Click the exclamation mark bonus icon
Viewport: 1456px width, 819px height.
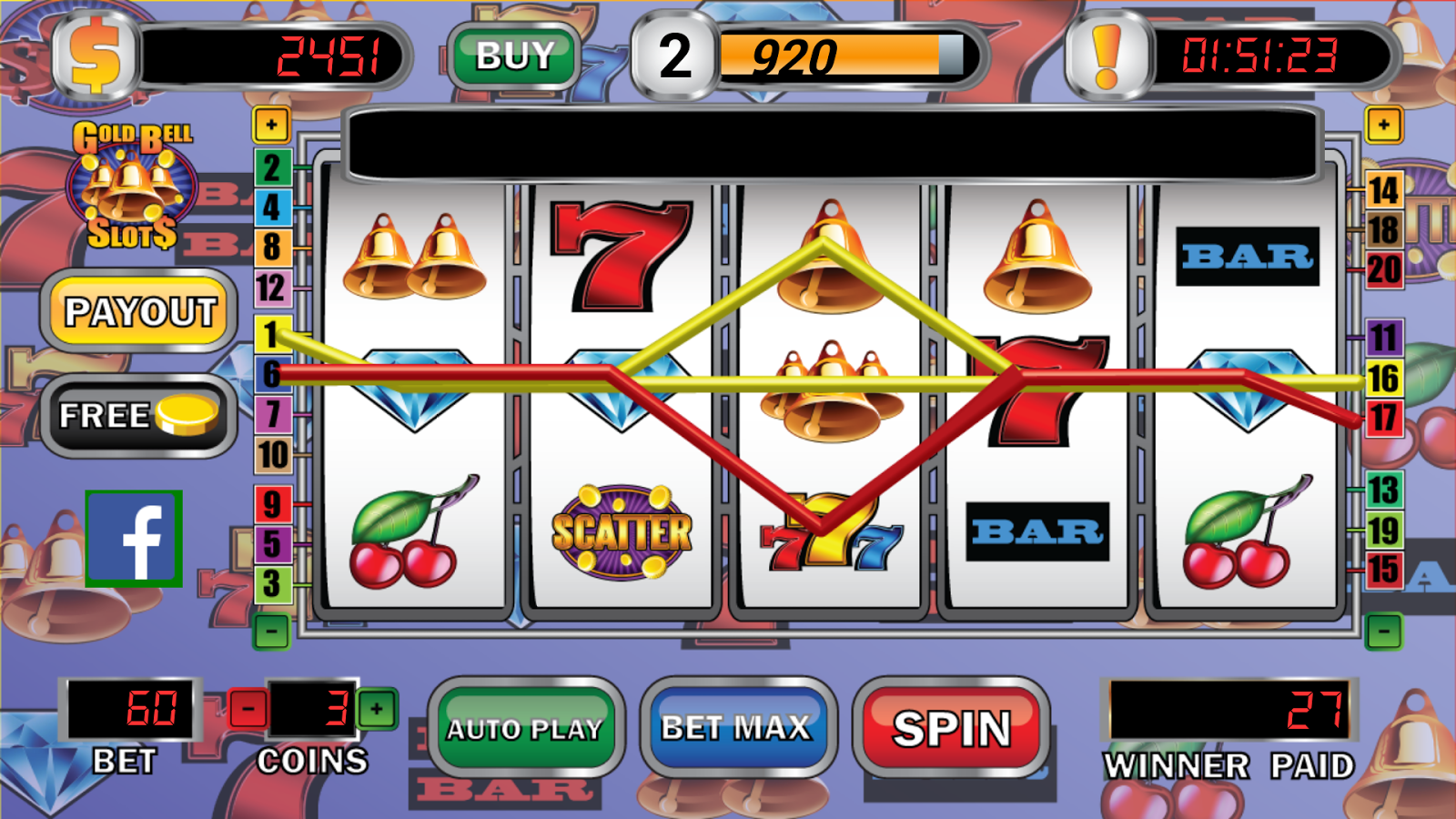click(x=1107, y=56)
